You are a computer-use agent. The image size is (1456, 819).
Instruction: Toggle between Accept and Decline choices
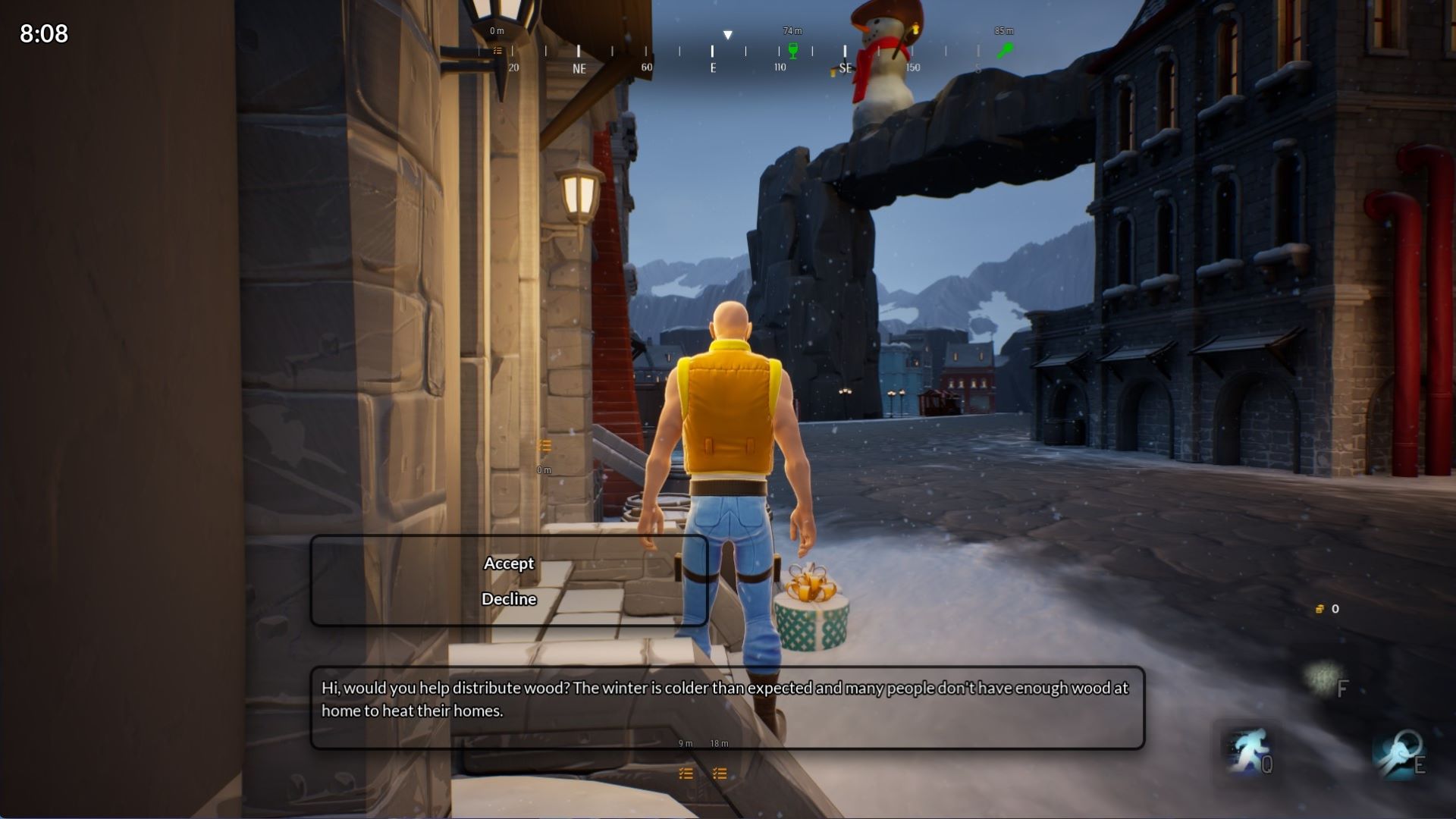(x=509, y=581)
